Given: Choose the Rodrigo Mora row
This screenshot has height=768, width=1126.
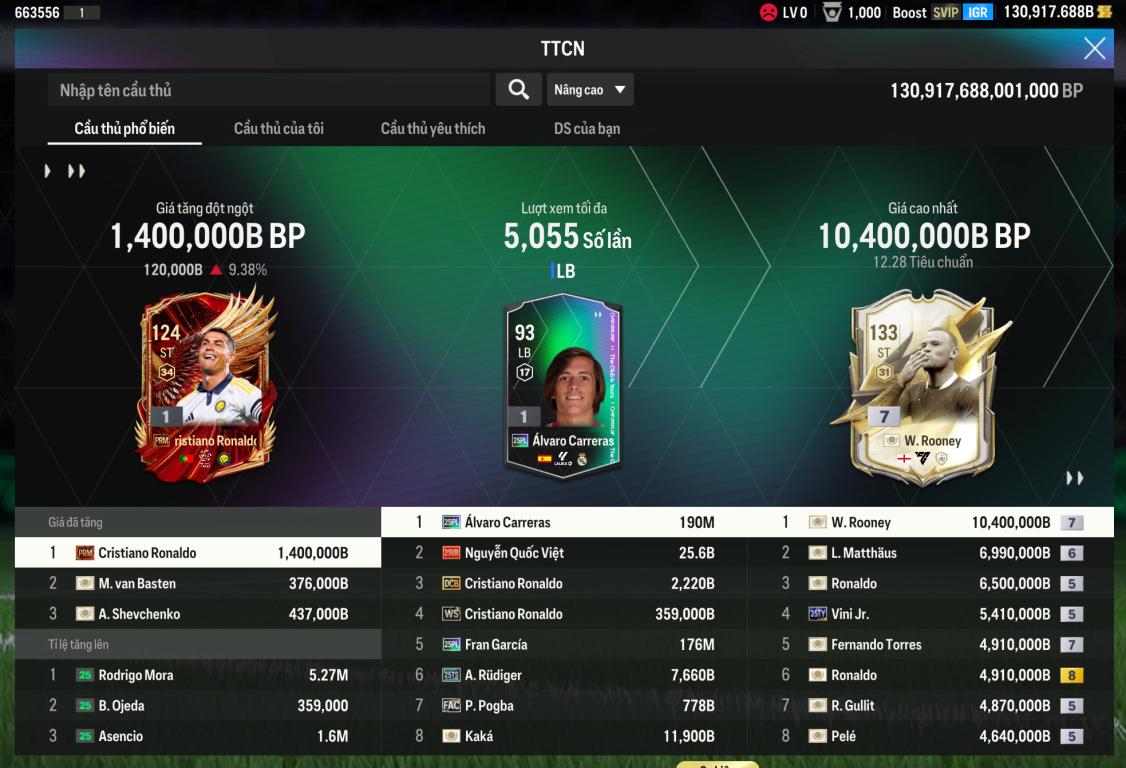Looking at the screenshot, I should (198, 675).
